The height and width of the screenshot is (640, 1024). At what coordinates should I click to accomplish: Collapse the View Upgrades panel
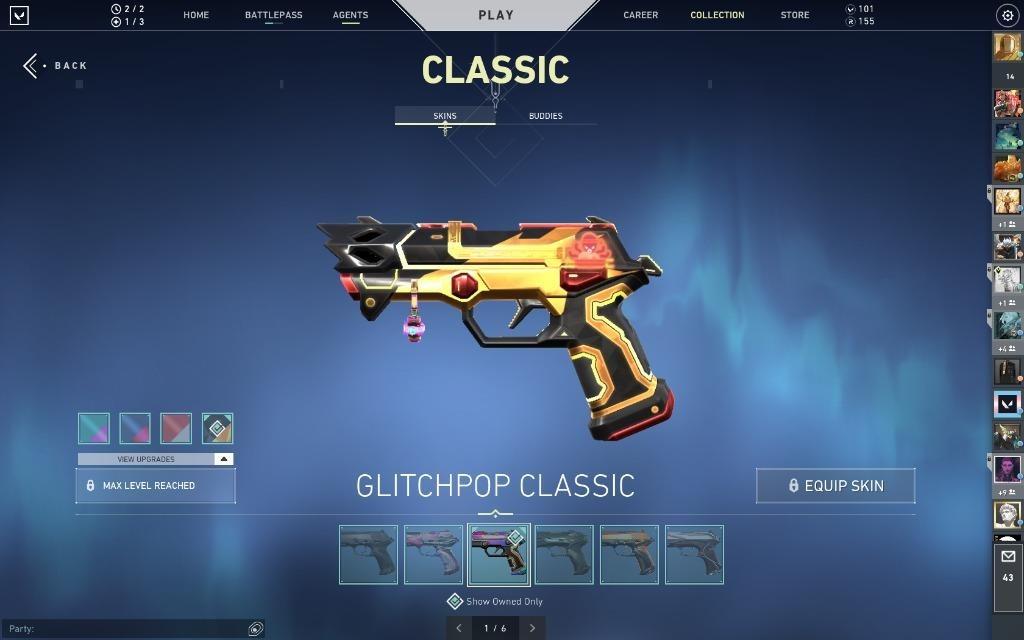point(224,459)
